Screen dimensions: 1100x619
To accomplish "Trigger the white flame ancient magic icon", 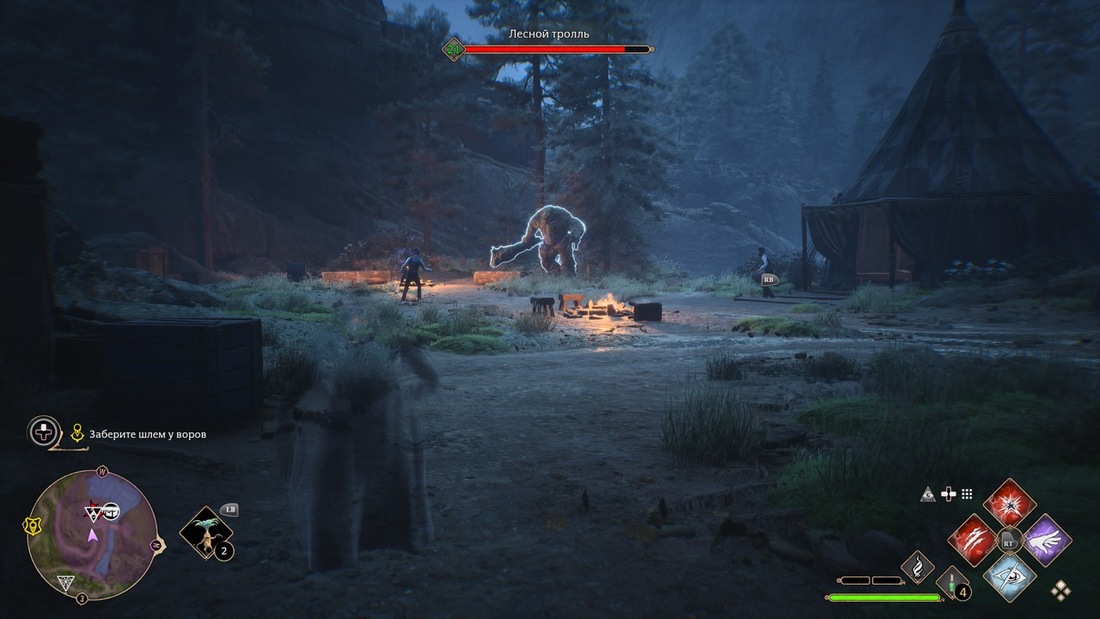I will (918, 567).
